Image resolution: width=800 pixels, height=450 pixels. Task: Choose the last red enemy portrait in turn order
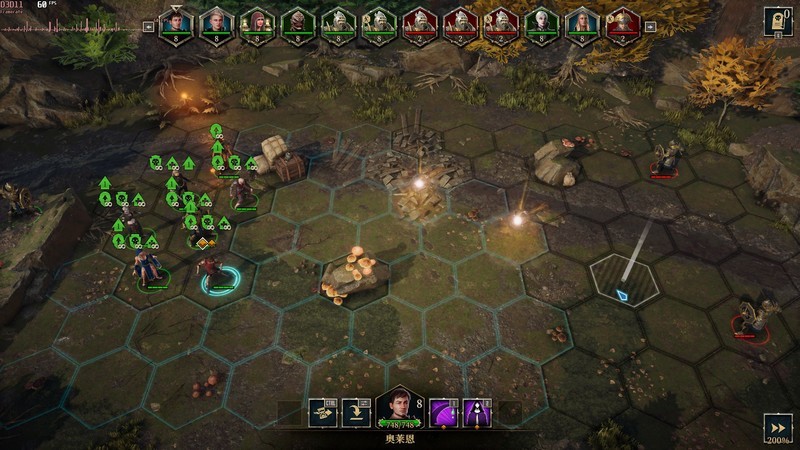click(x=622, y=25)
